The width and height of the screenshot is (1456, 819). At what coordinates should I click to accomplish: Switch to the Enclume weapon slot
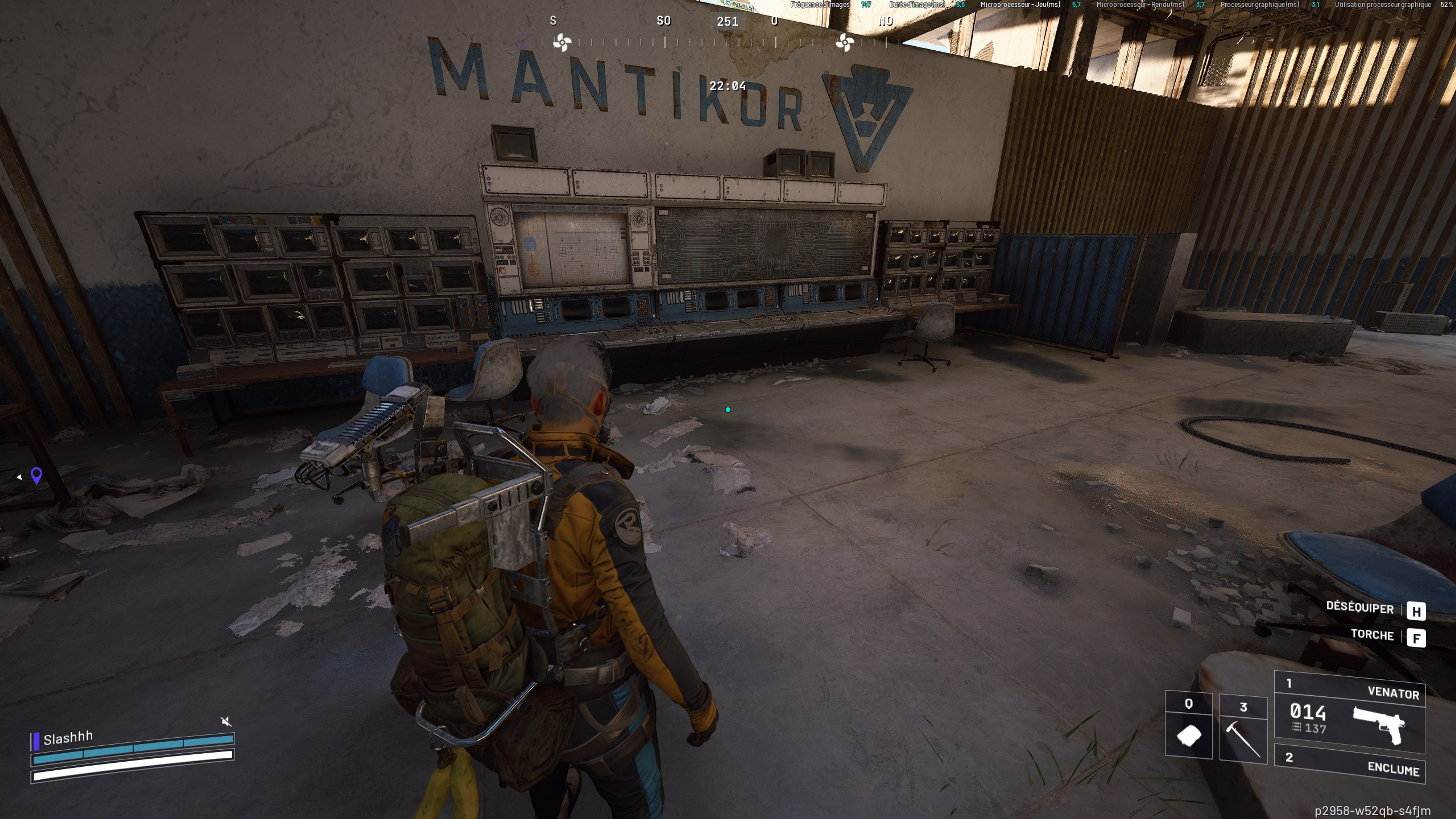click(x=1349, y=764)
